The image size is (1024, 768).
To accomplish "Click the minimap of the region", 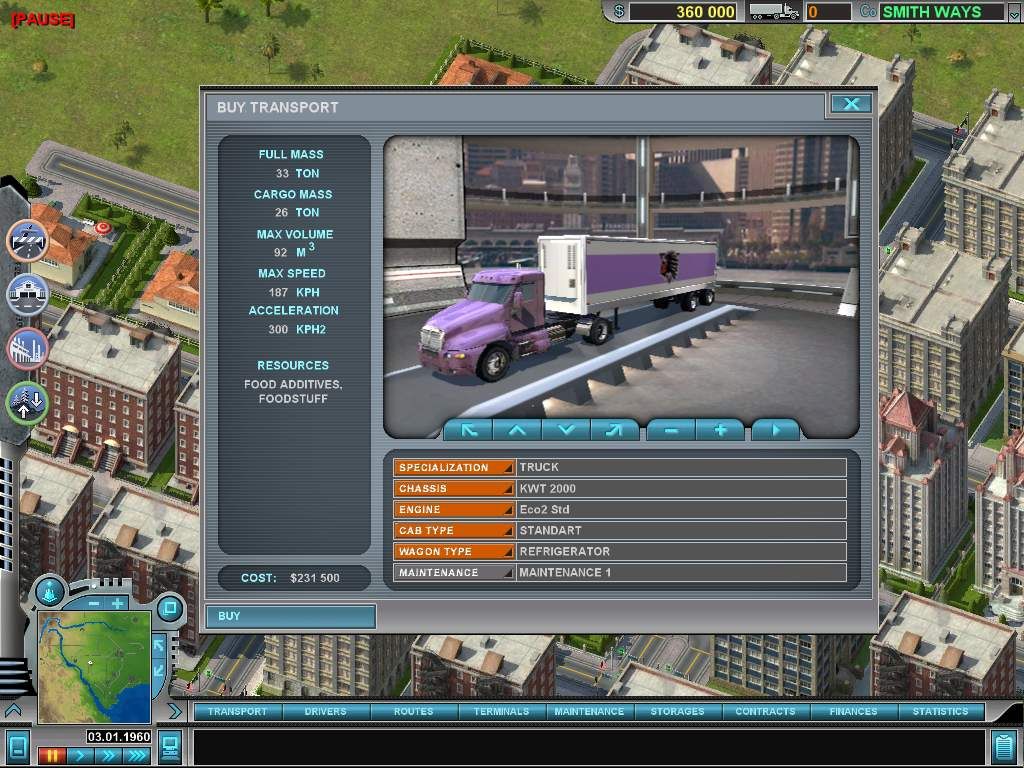I will click(x=93, y=665).
